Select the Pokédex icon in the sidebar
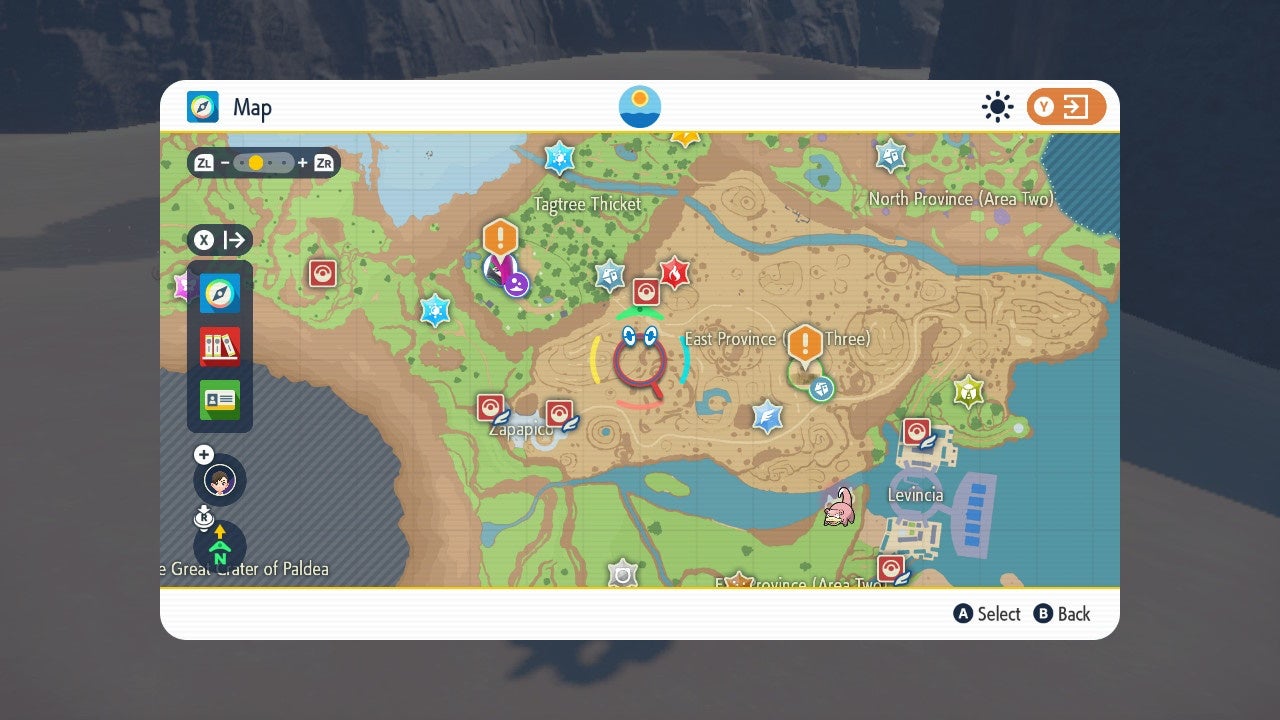Image resolution: width=1280 pixels, height=720 pixels. click(219, 345)
